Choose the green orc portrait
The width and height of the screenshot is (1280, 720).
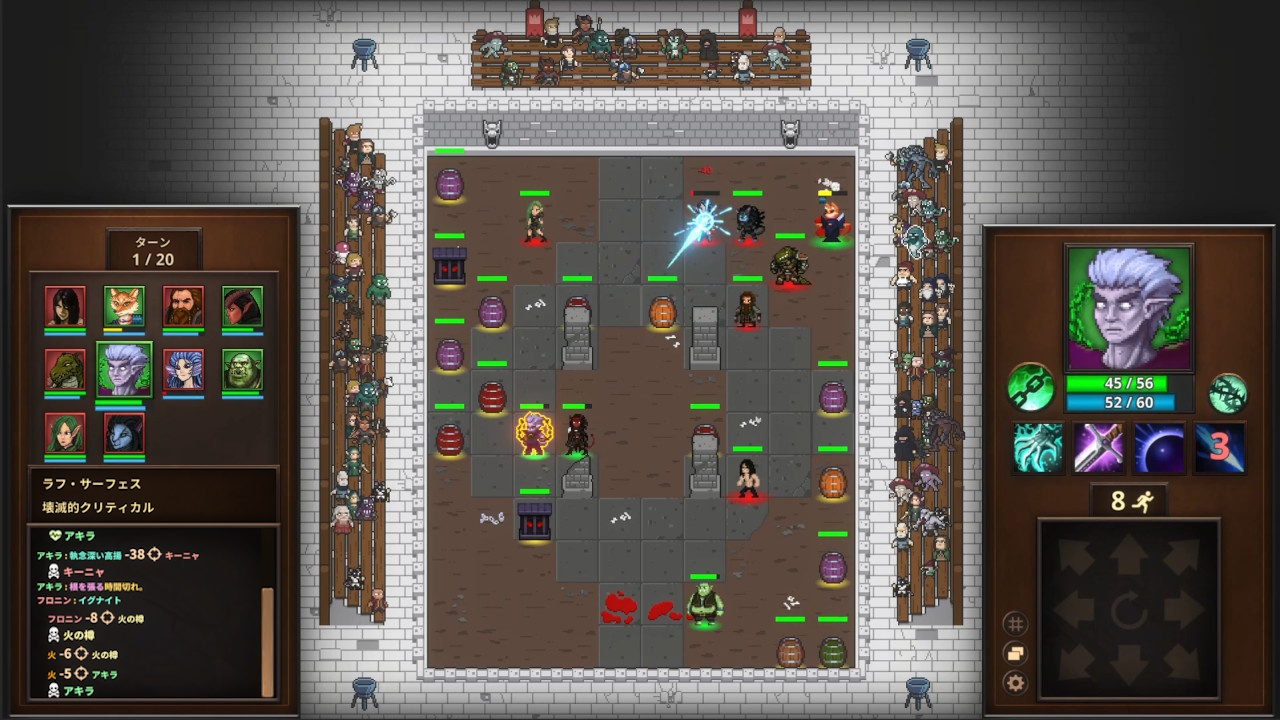coord(242,369)
